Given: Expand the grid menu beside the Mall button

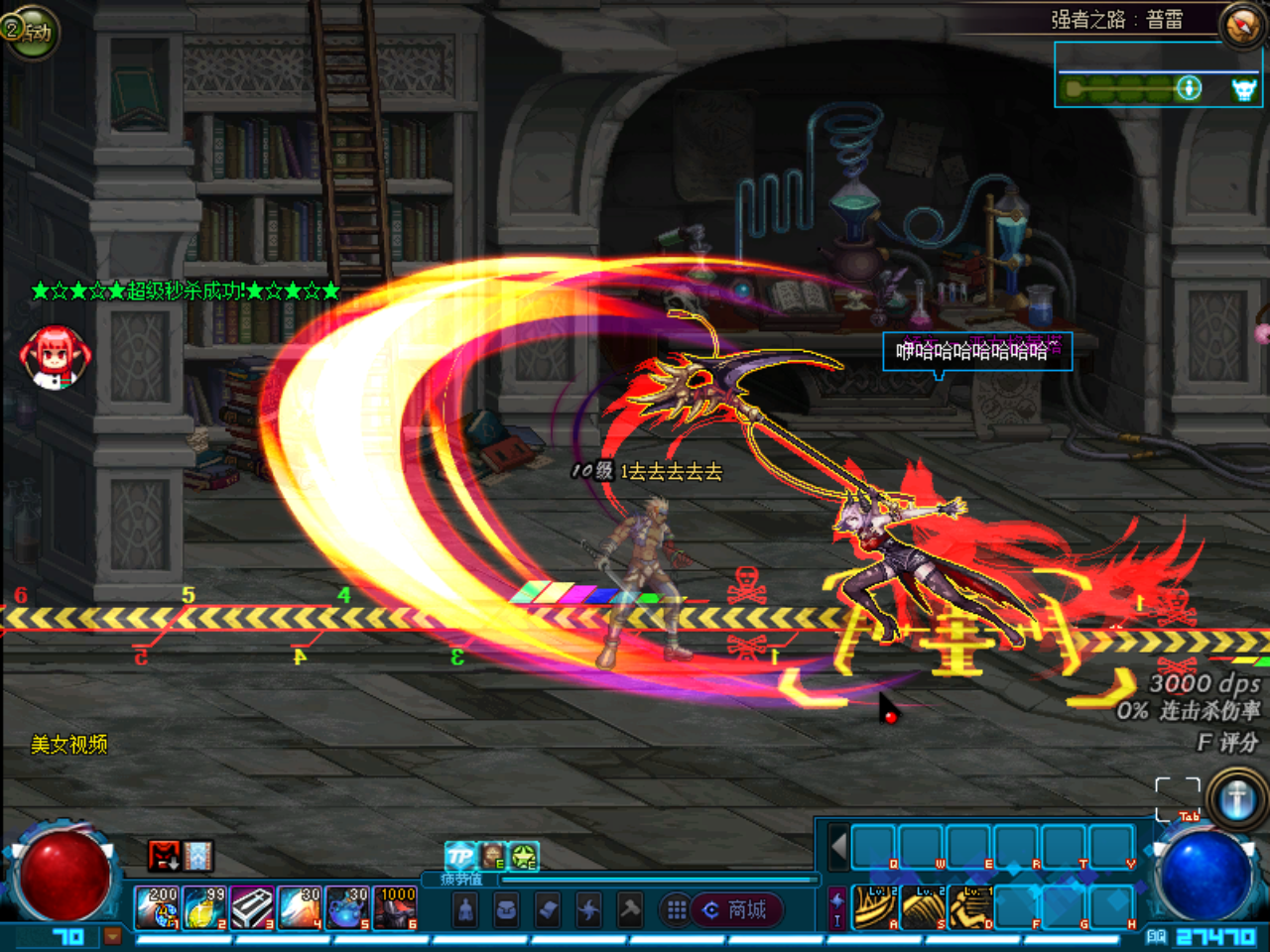Looking at the screenshot, I should point(677,908).
